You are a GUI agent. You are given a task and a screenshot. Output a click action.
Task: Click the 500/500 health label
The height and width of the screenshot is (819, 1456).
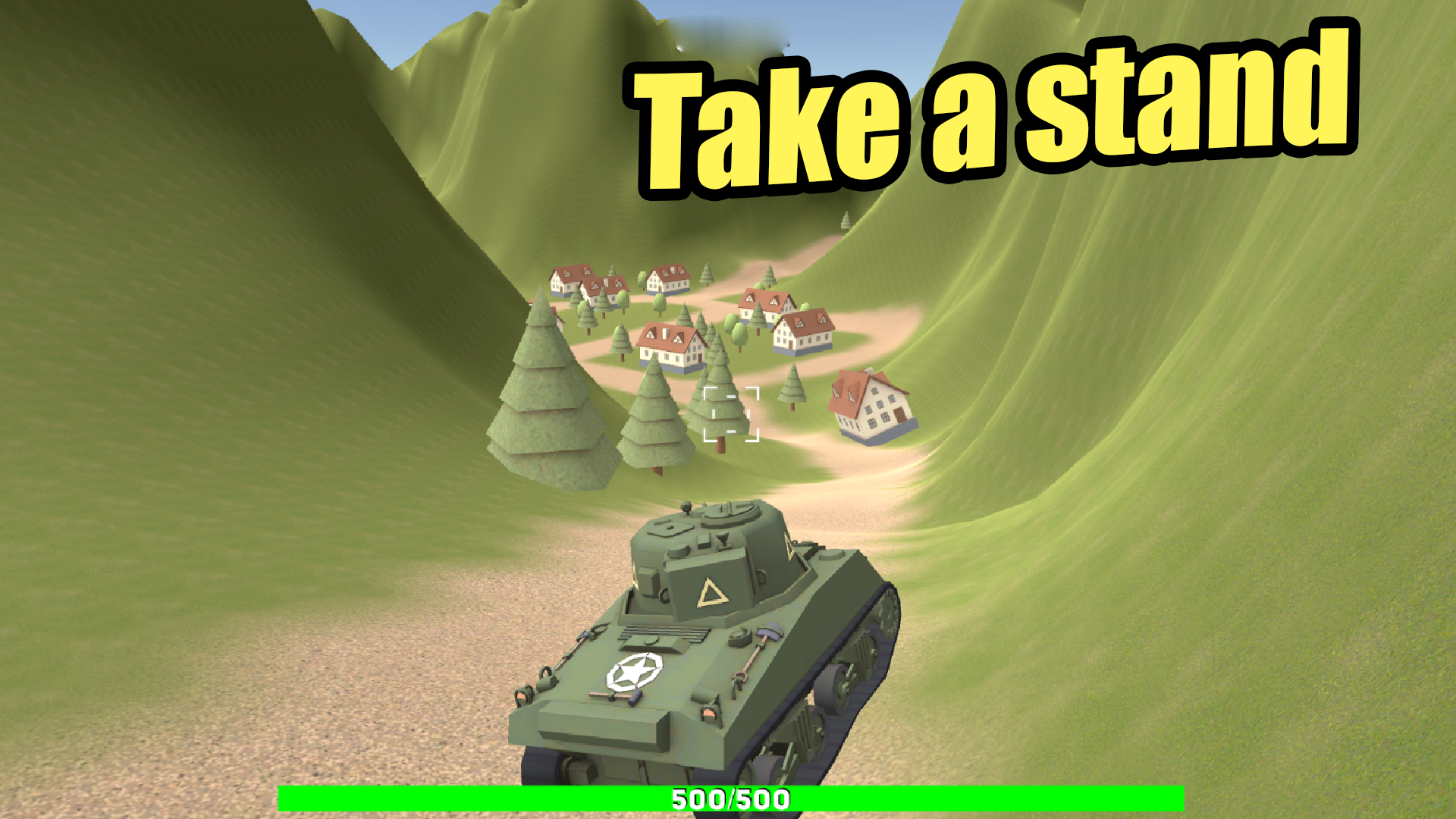pyautogui.click(x=730, y=799)
